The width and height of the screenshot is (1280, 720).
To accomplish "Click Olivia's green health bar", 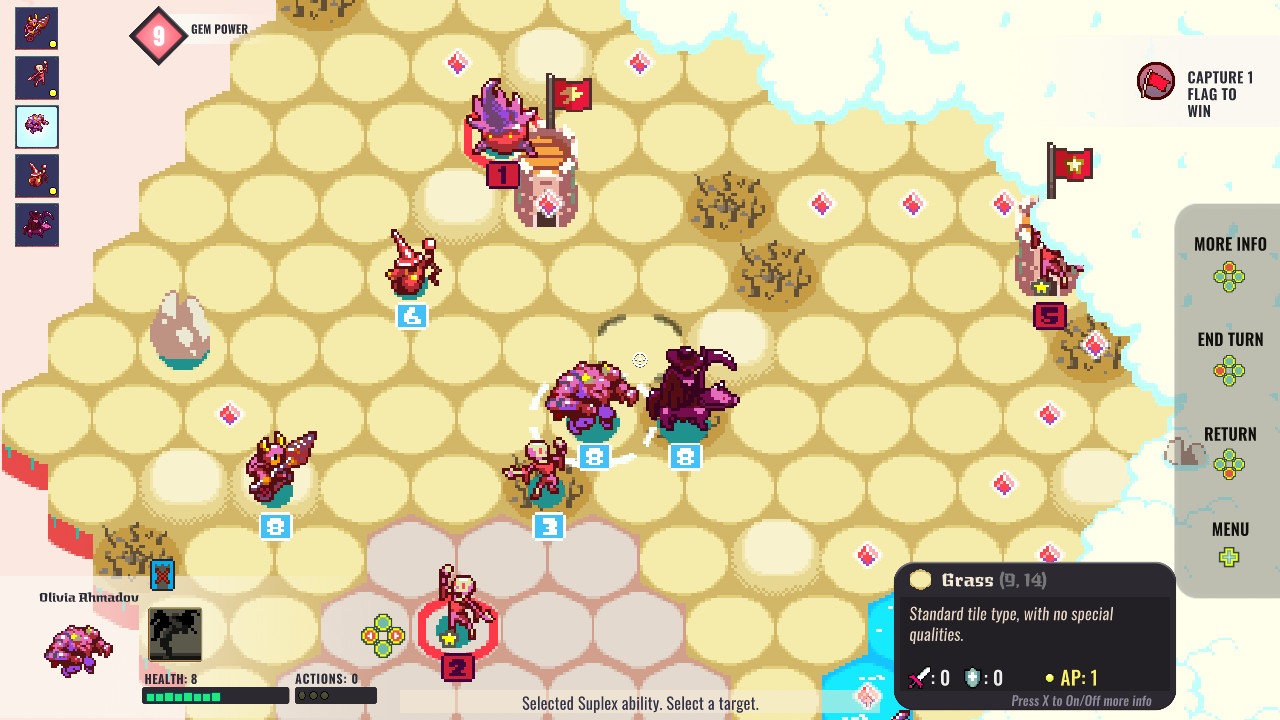I will click(215, 695).
